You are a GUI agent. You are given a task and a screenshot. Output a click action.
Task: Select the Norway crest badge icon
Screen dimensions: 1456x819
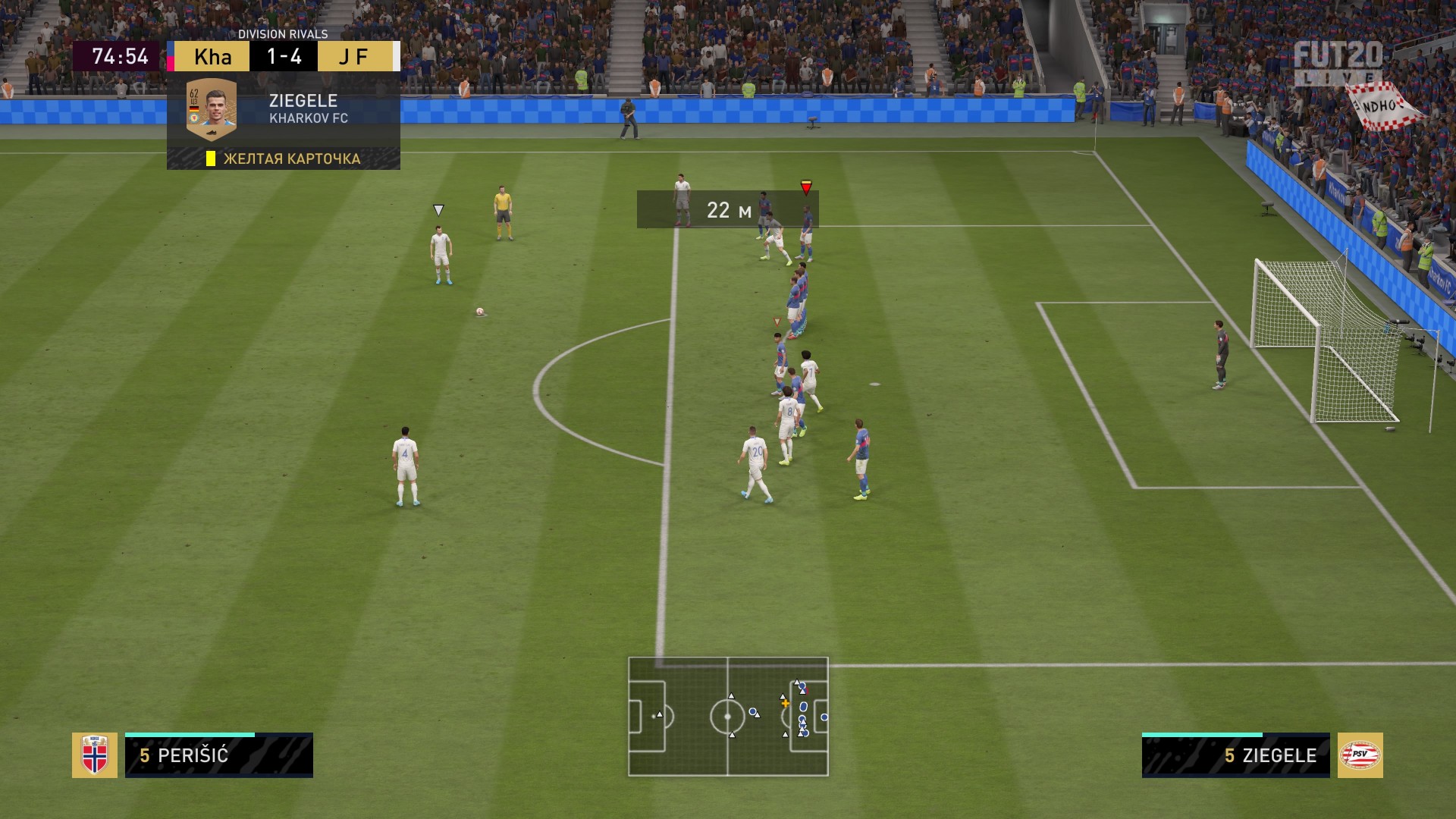pos(95,755)
